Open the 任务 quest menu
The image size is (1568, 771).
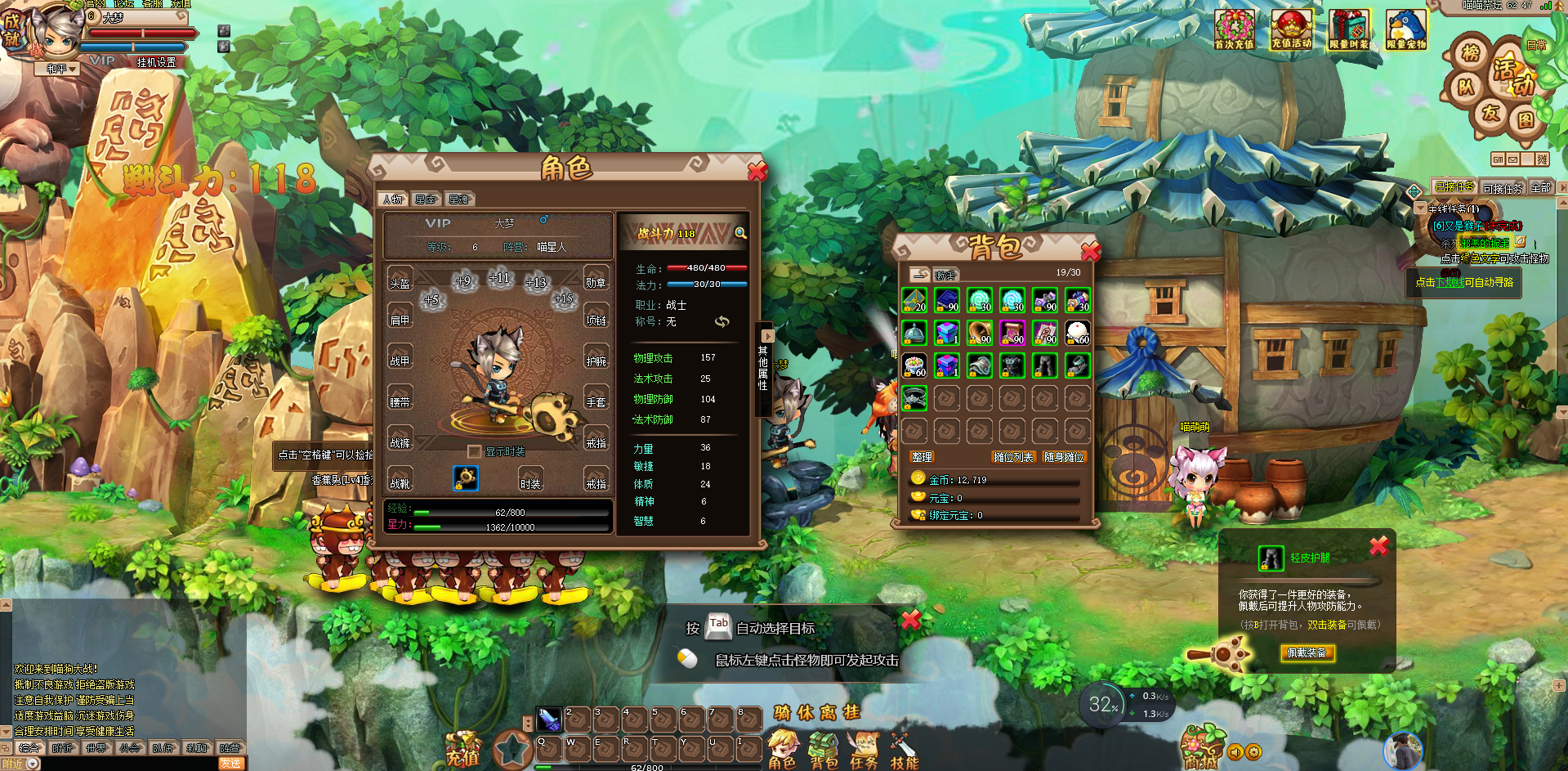point(864,751)
